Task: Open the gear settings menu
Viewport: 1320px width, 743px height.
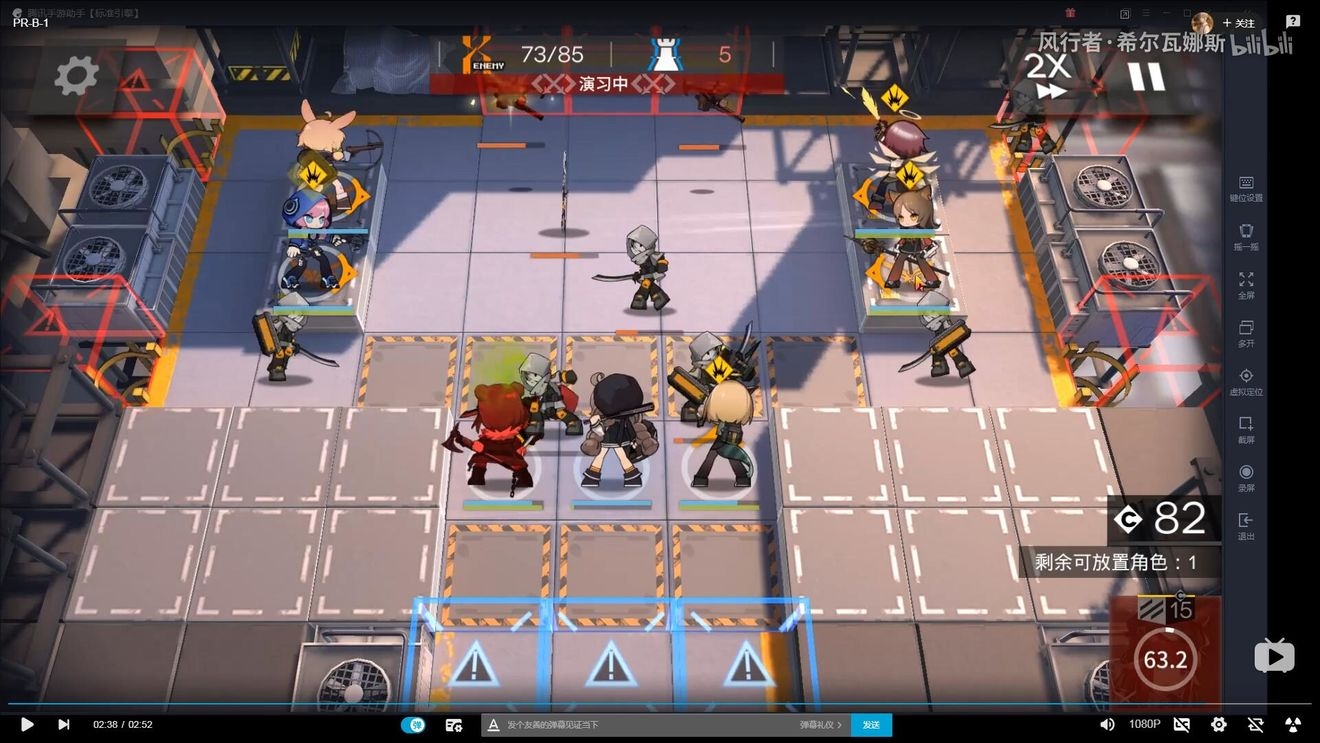Action: (x=76, y=75)
